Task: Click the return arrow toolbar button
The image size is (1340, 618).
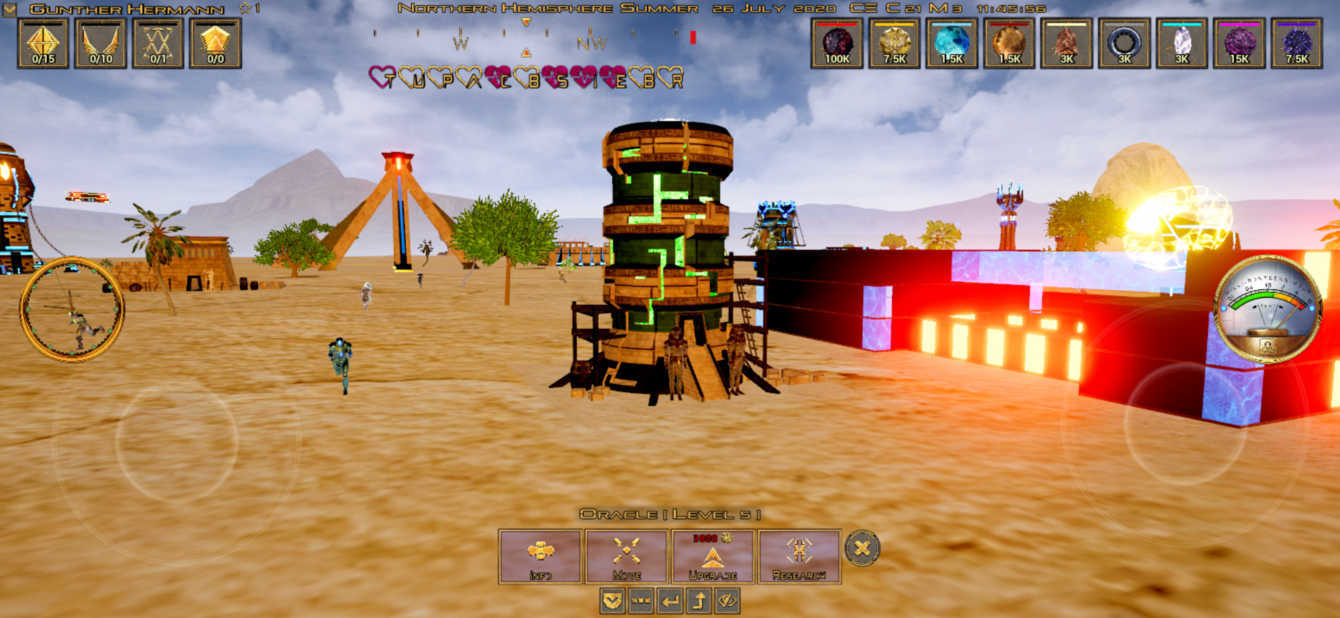Action: point(670,601)
